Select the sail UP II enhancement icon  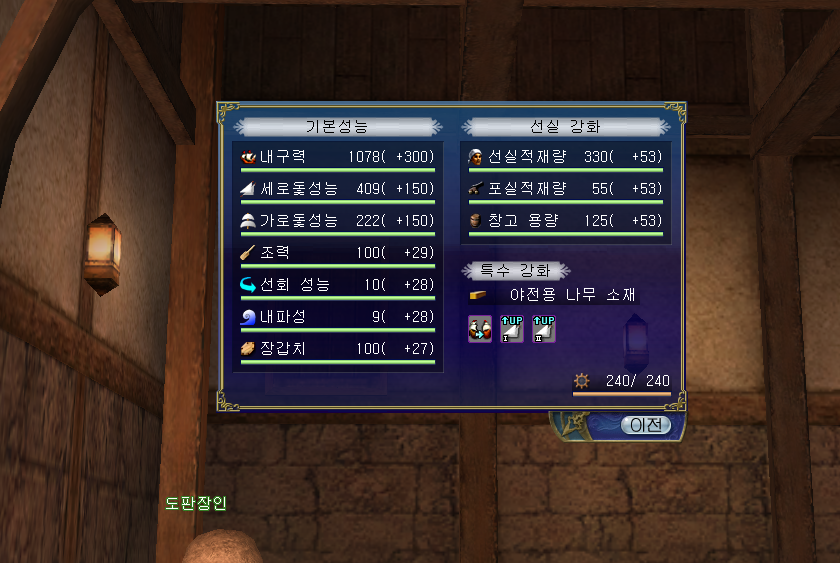click(543, 328)
